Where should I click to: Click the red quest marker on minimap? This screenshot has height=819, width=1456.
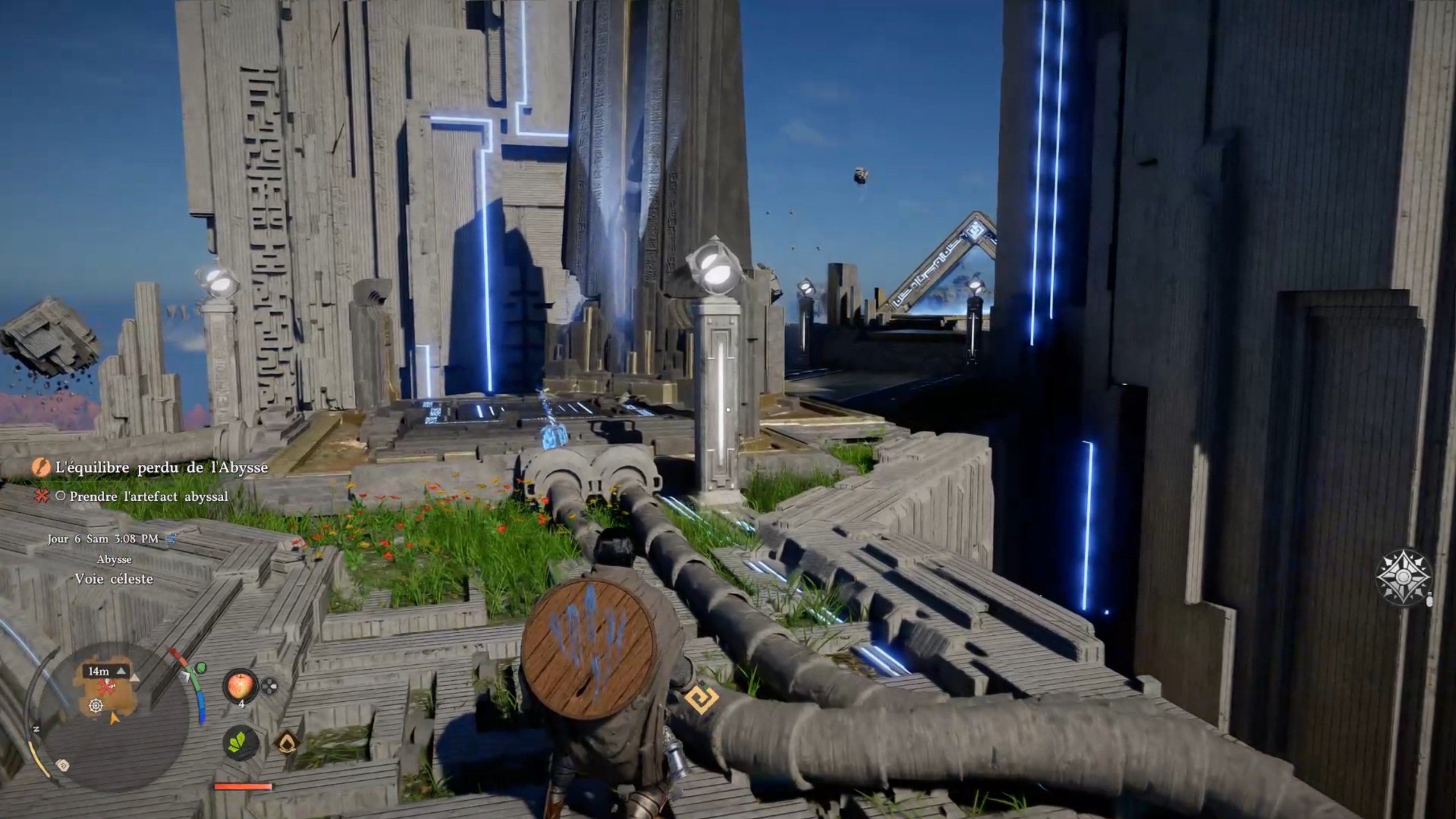tap(106, 688)
